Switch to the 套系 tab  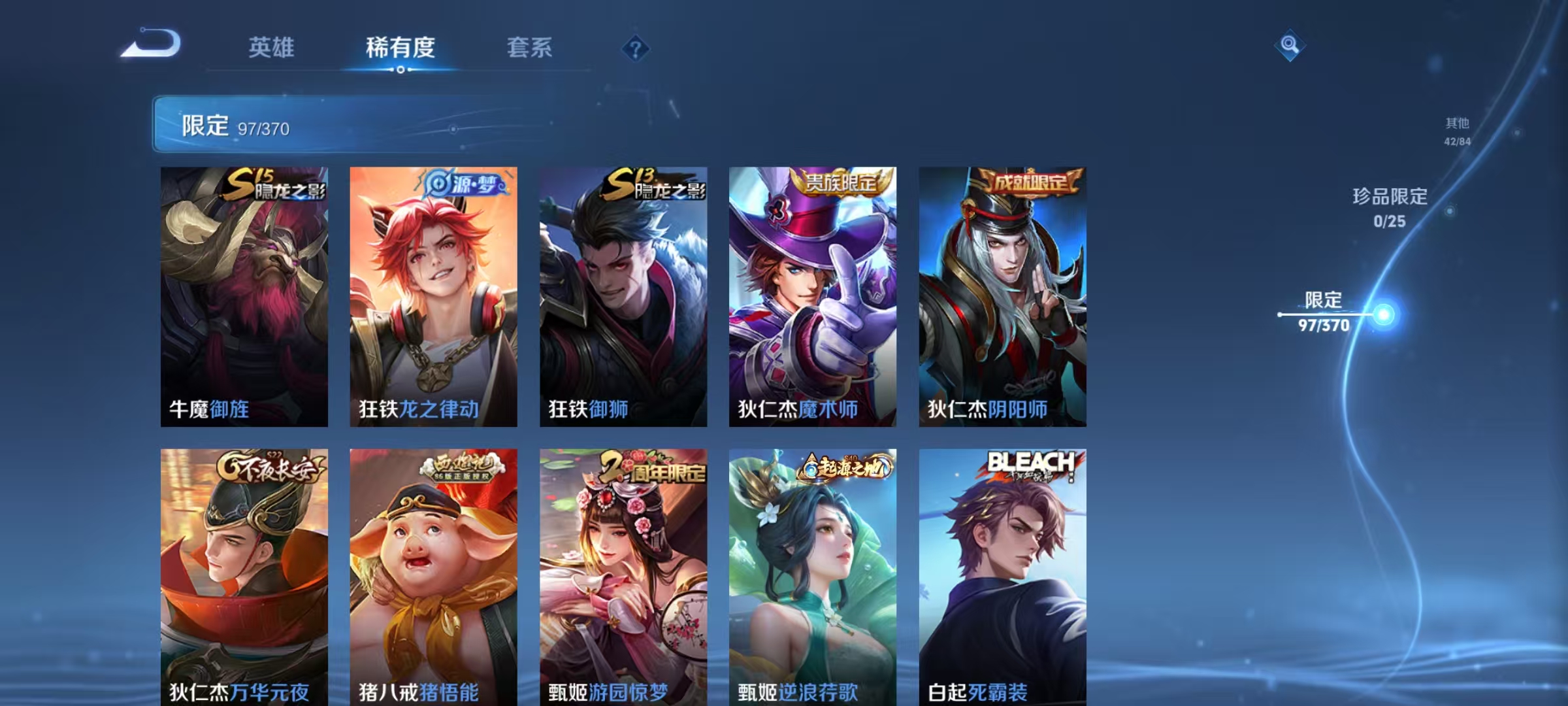[x=531, y=47]
